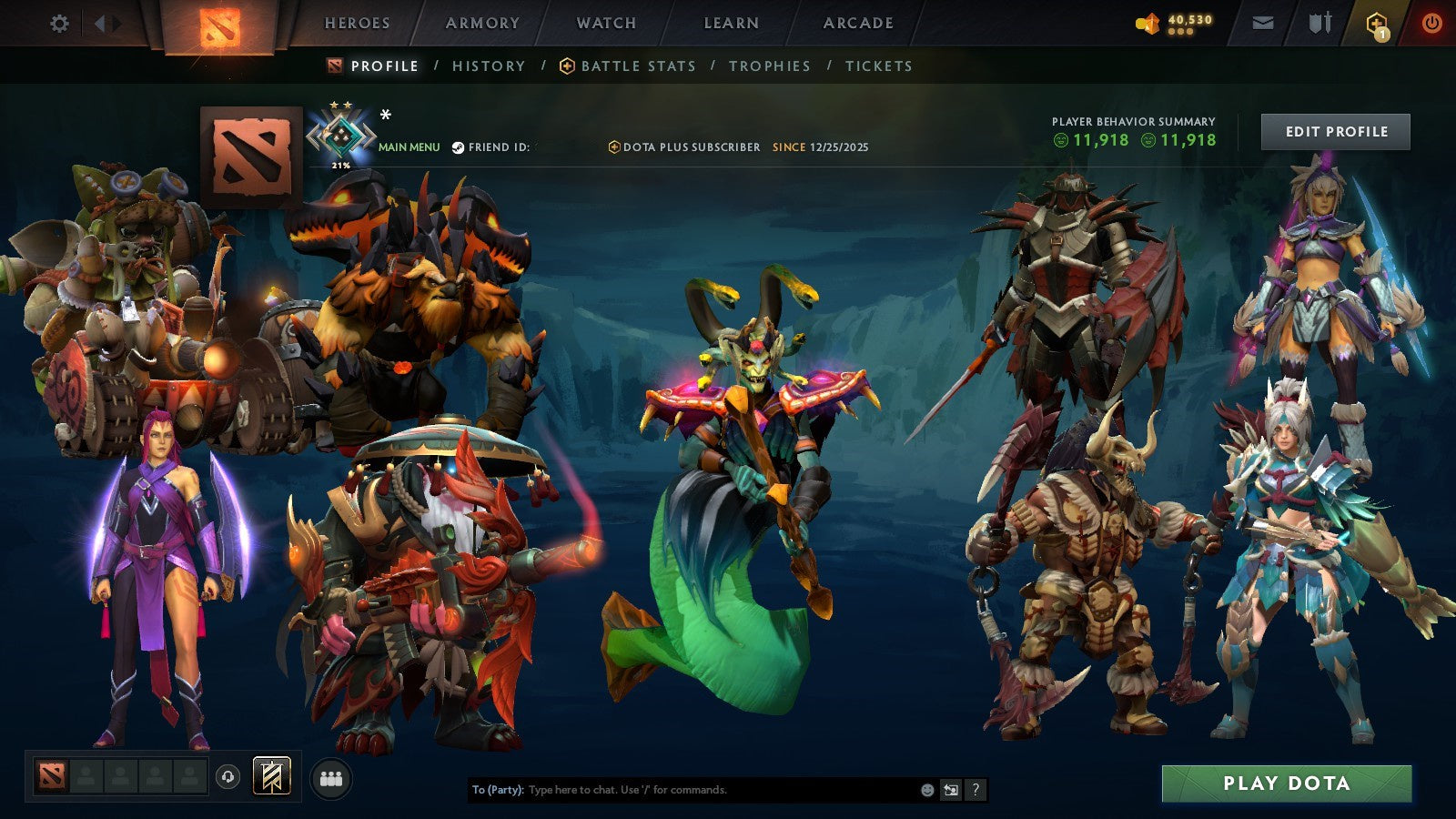Open the Battle Stats tab
This screenshot has width=1456, height=819.
[638, 66]
